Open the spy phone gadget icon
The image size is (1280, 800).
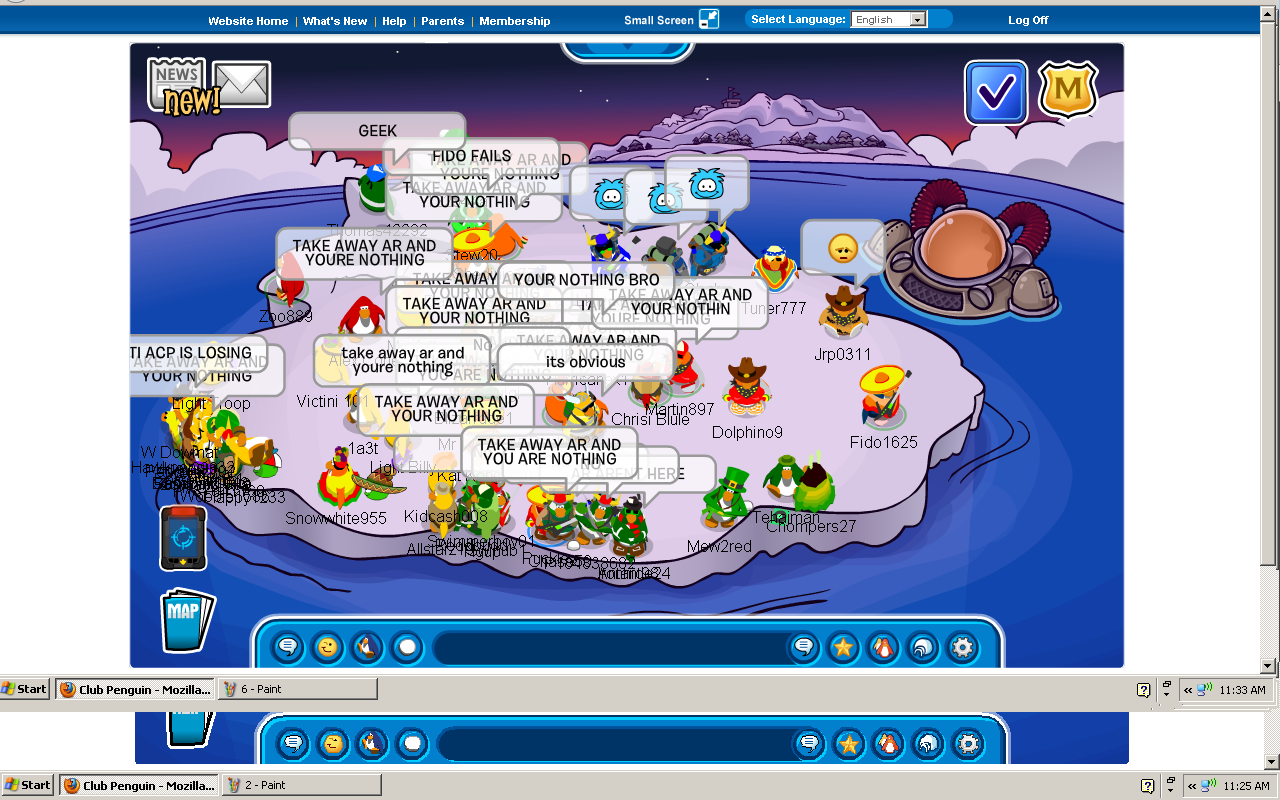pos(183,537)
